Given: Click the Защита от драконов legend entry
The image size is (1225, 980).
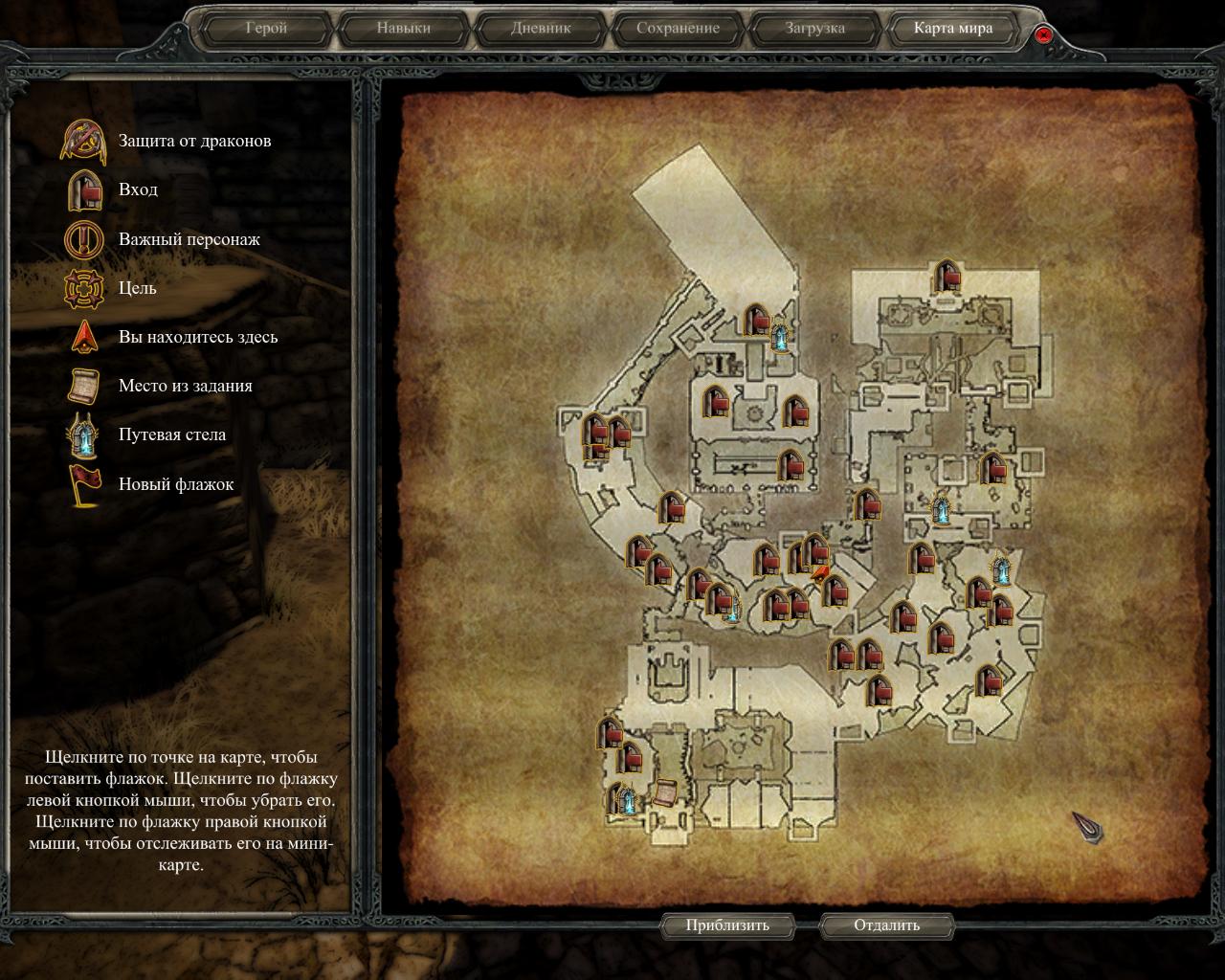Looking at the screenshot, I should tap(194, 141).
